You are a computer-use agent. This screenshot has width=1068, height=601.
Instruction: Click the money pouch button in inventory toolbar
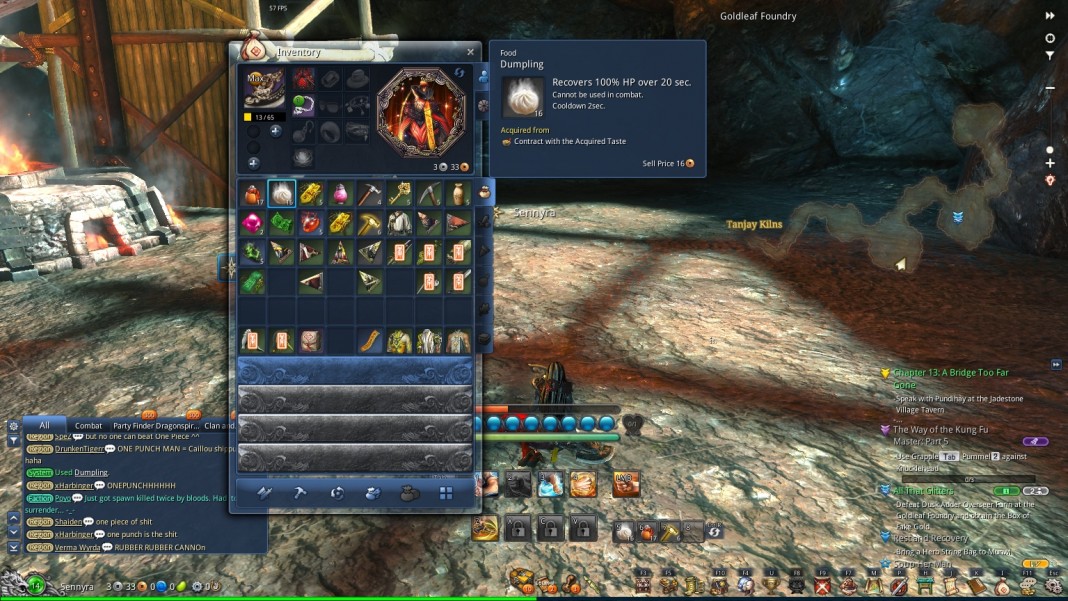(409, 492)
